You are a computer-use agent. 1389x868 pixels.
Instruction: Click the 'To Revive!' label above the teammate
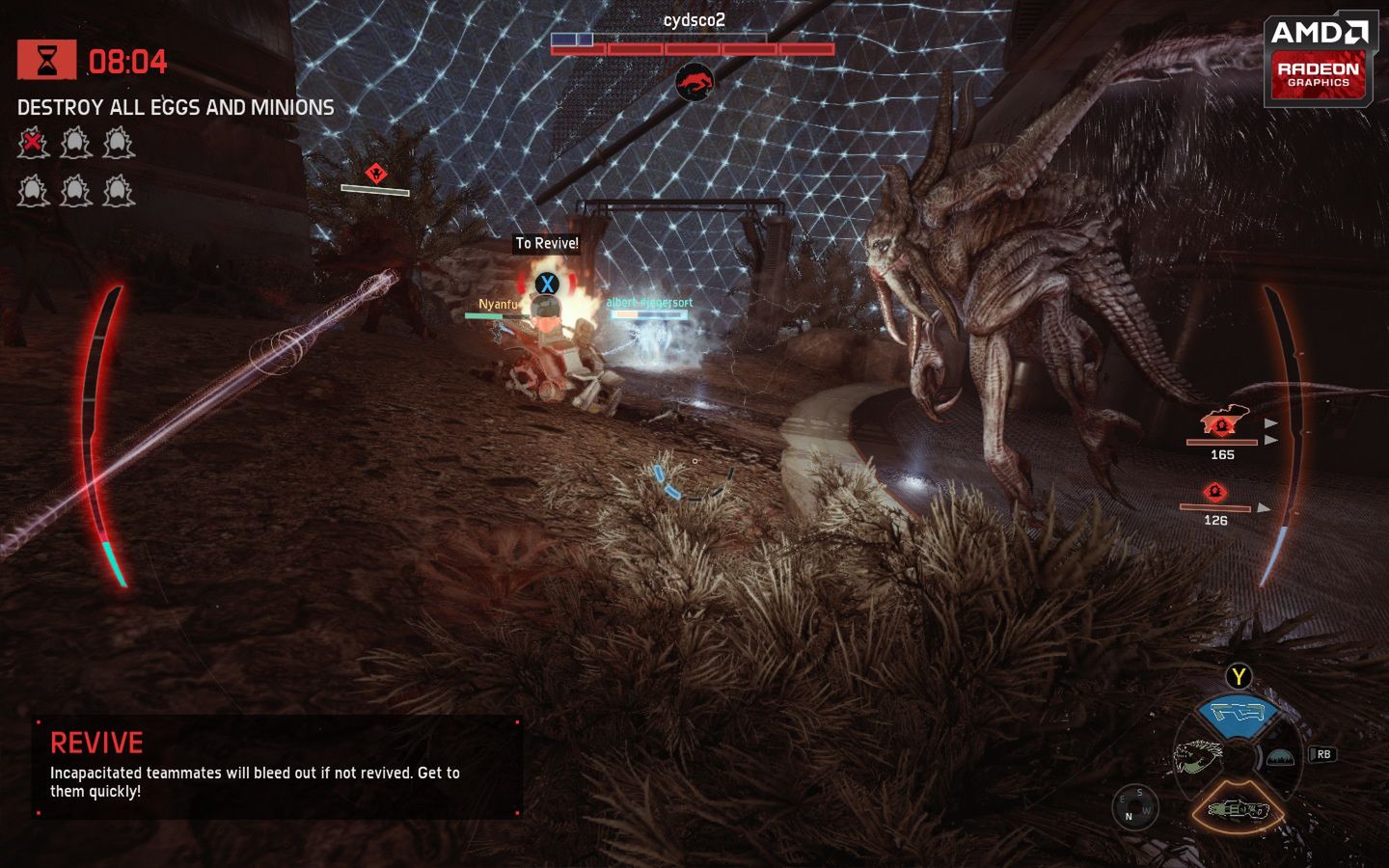[547, 244]
